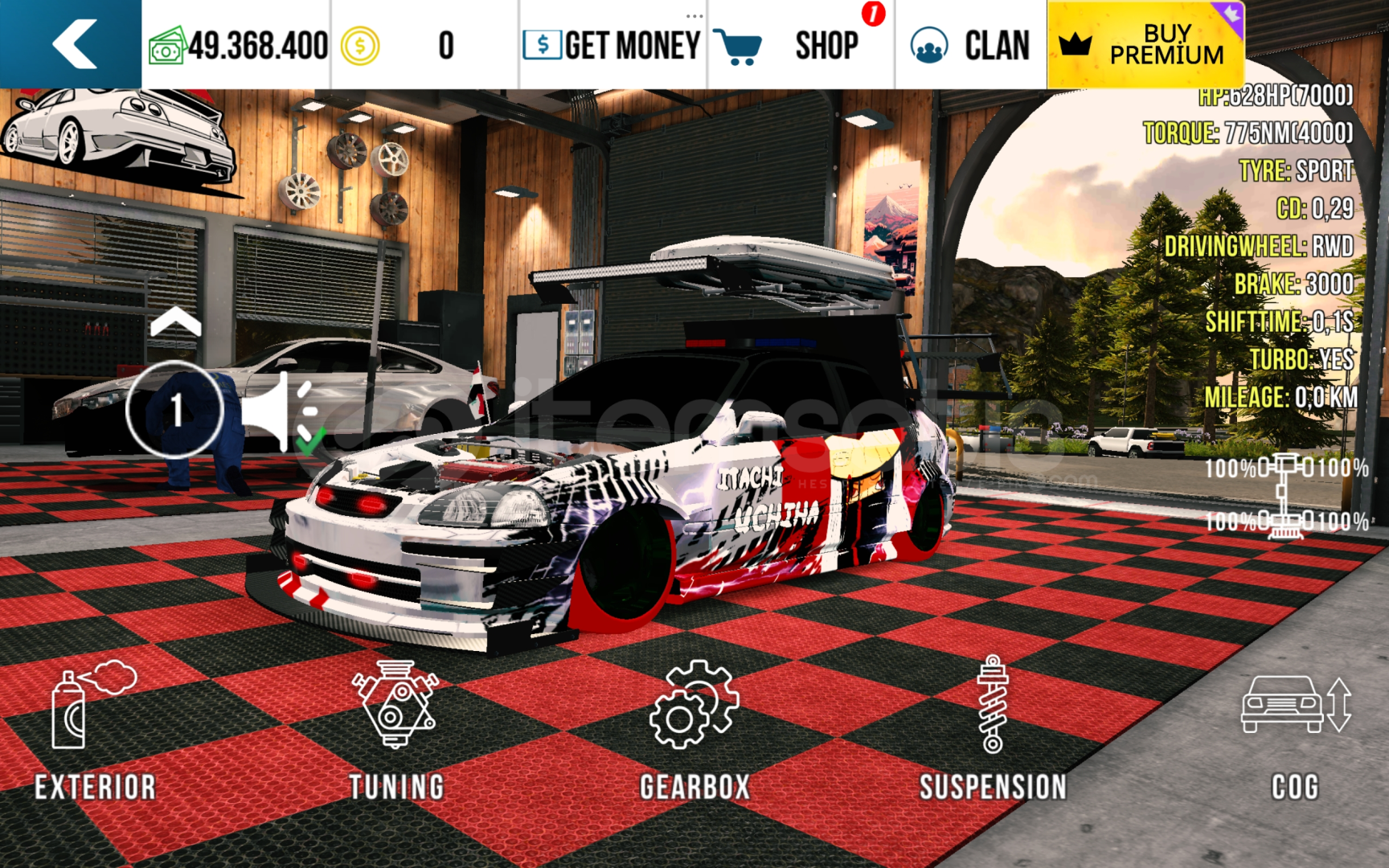Screen dimensions: 1389x868
Task: Open the Clan menu
Action: click(x=970, y=45)
